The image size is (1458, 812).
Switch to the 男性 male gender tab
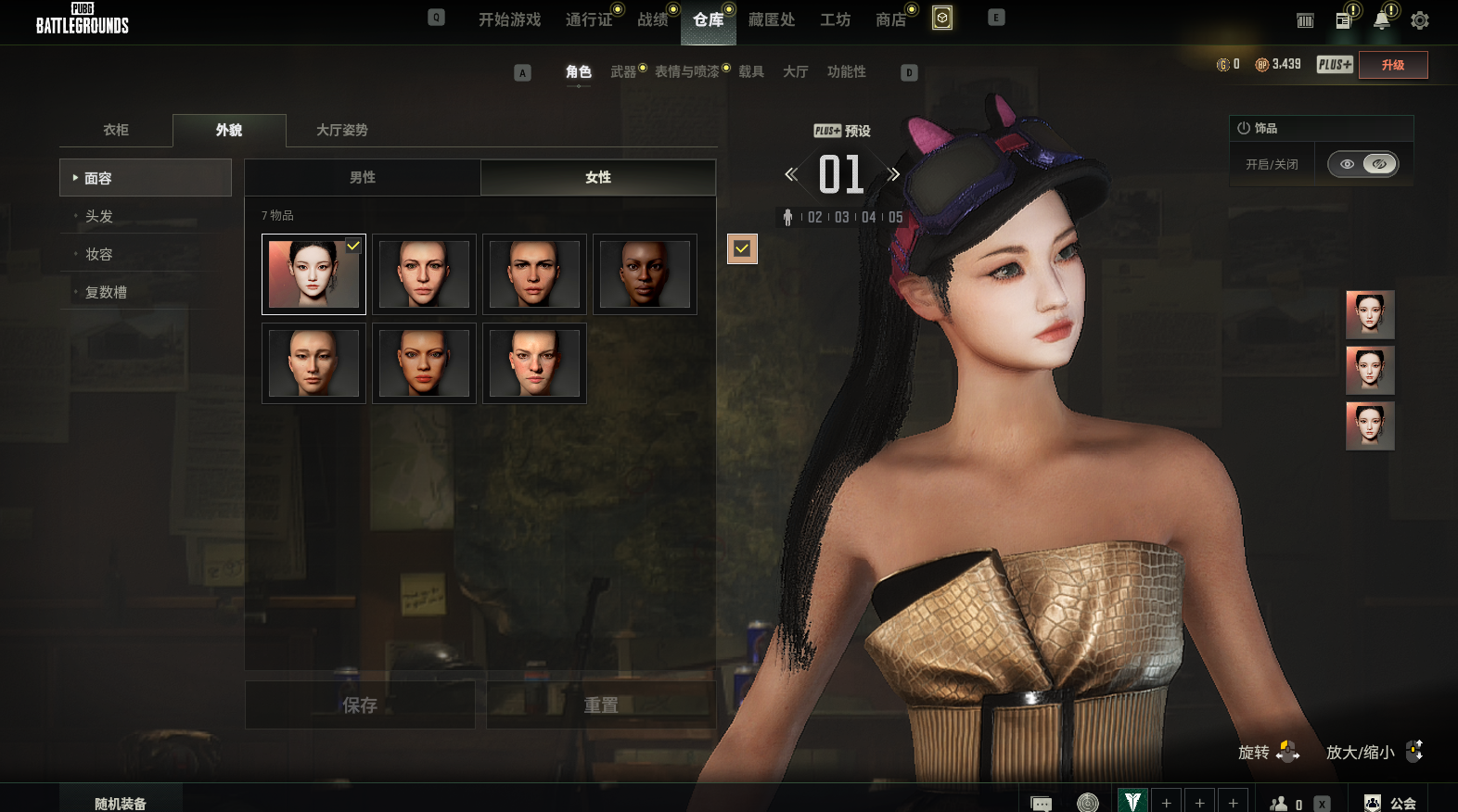click(x=363, y=177)
